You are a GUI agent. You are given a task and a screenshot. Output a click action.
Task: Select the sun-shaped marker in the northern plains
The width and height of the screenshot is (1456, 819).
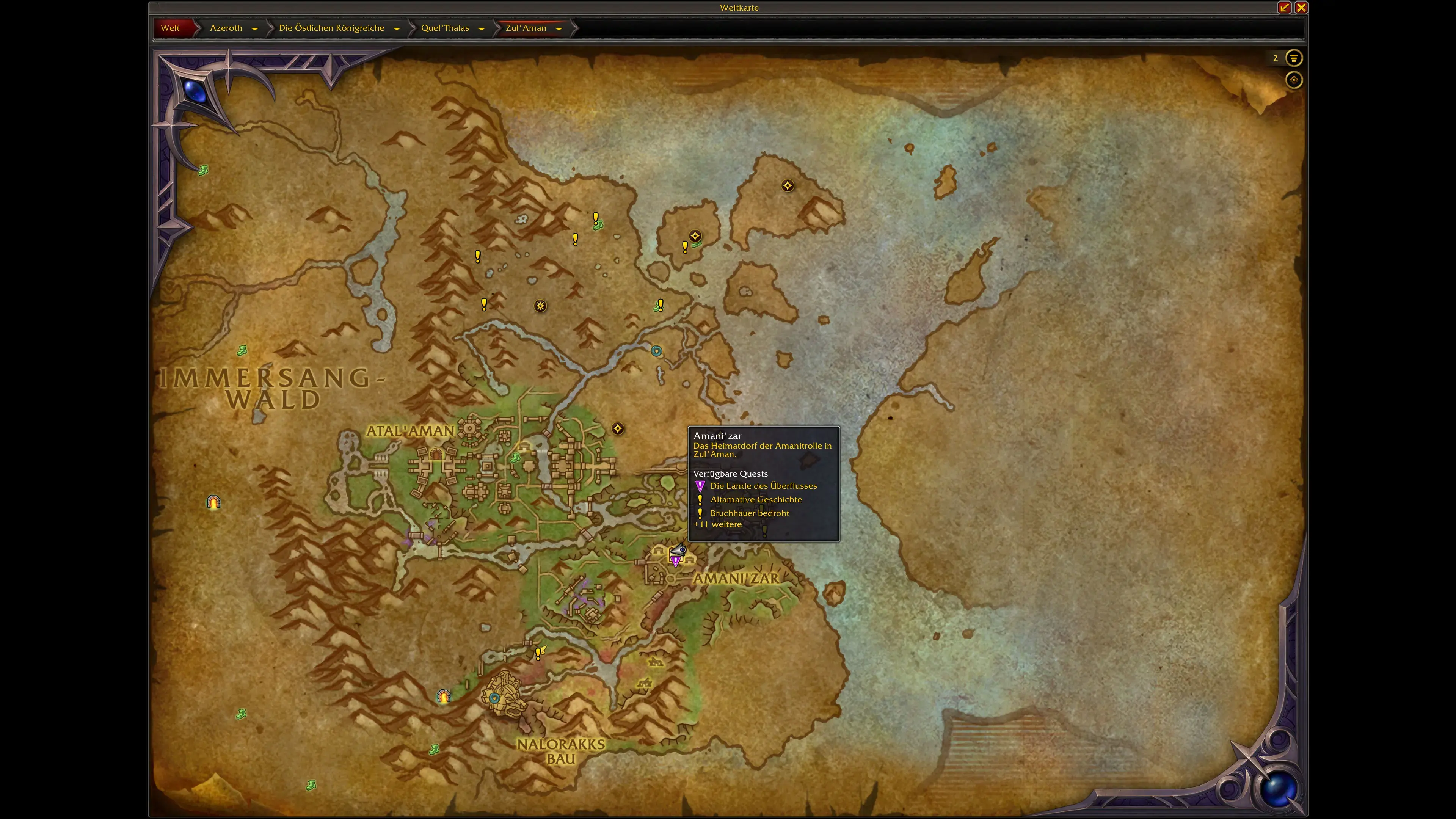click(x=540, y=306)
